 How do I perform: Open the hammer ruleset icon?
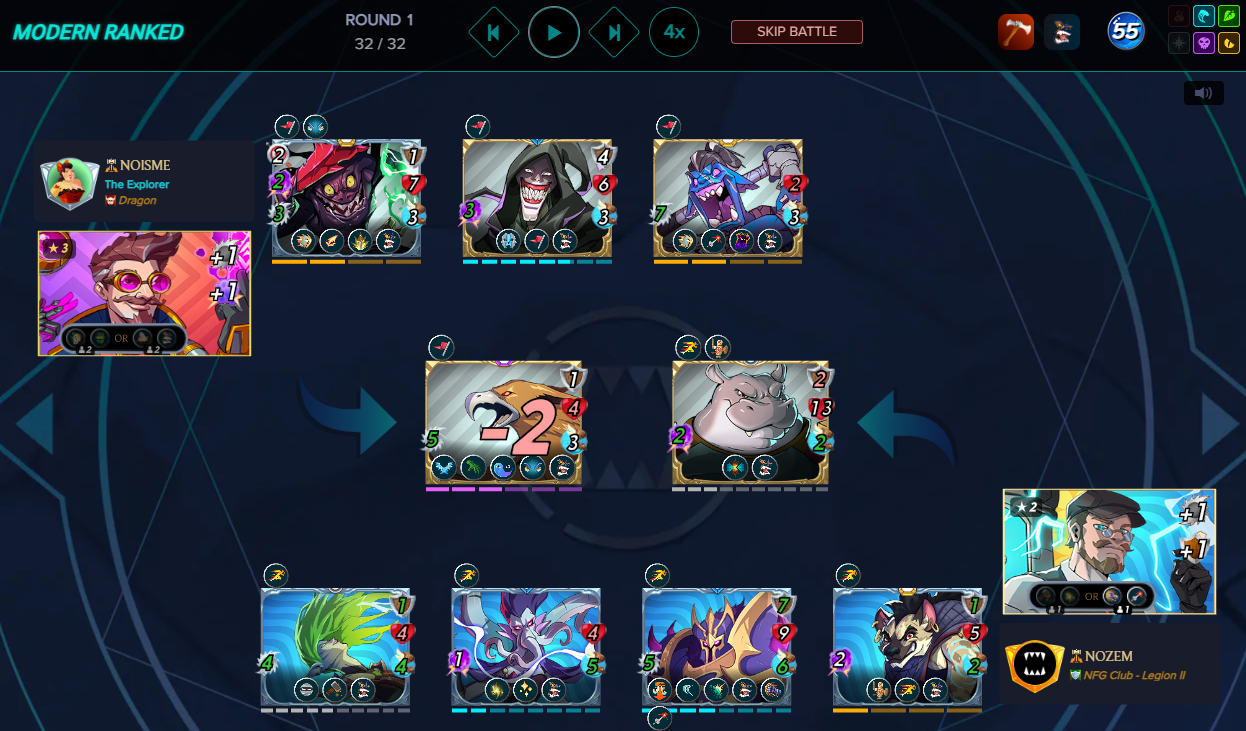[1015, 32]
